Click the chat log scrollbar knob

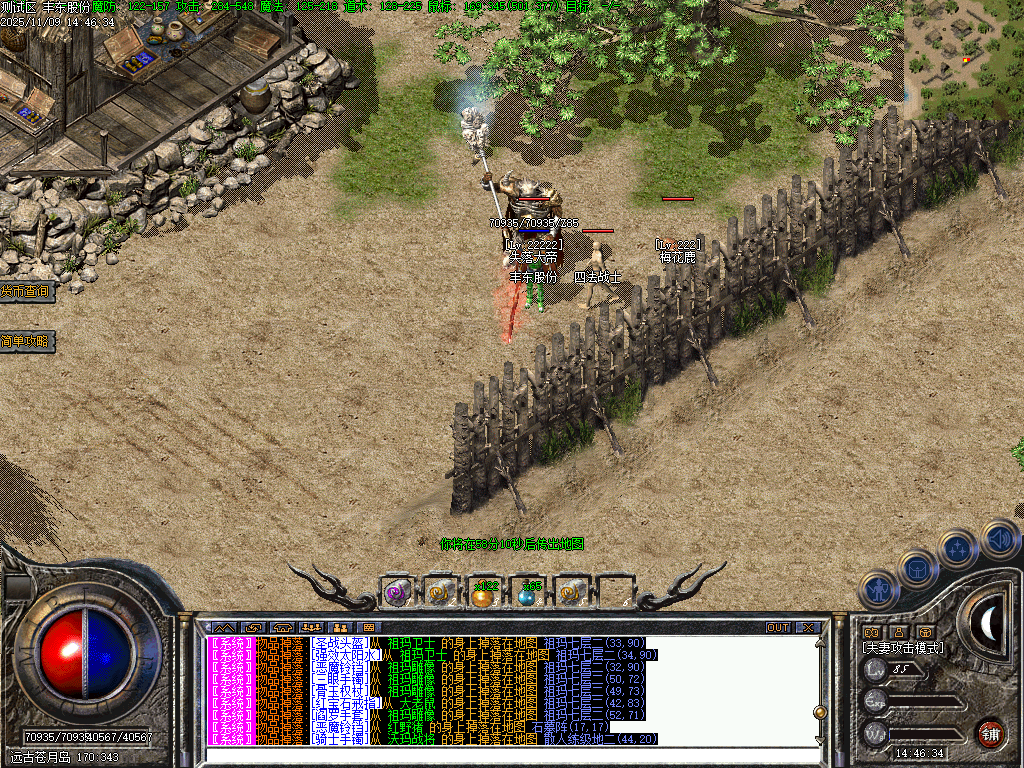820,712
